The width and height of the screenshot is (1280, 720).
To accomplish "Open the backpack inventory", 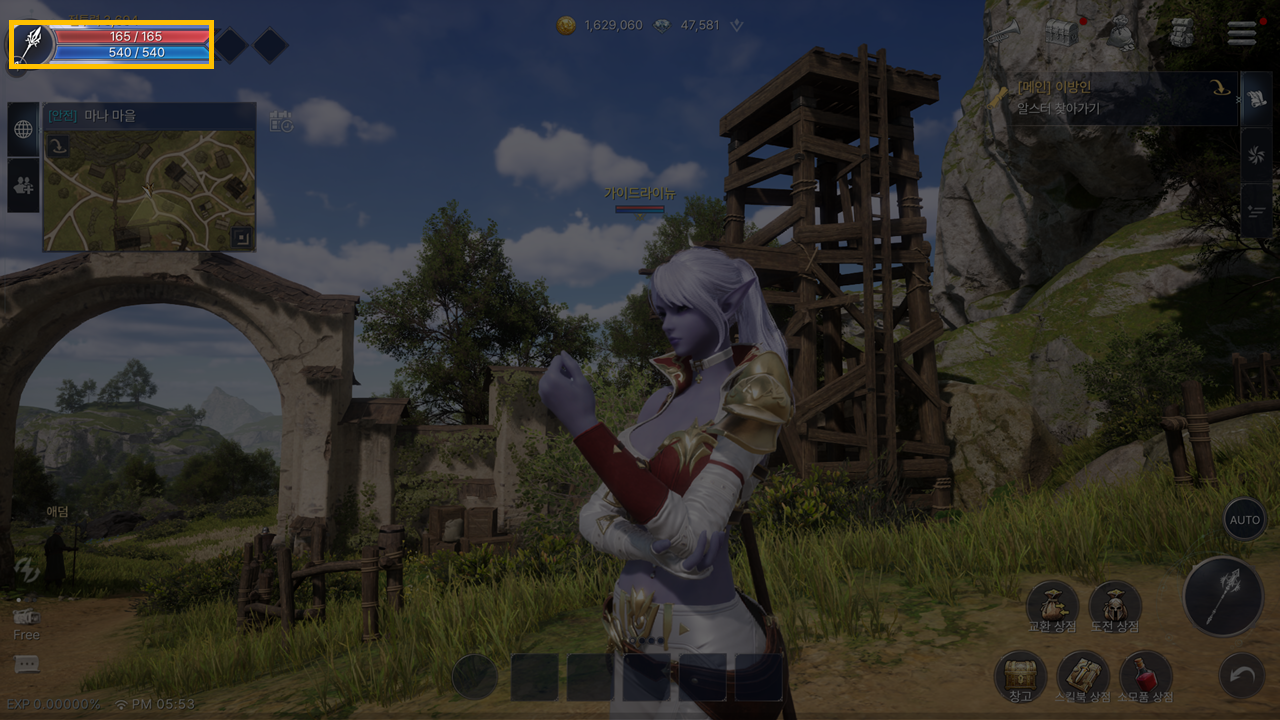I will [1183, 33].
